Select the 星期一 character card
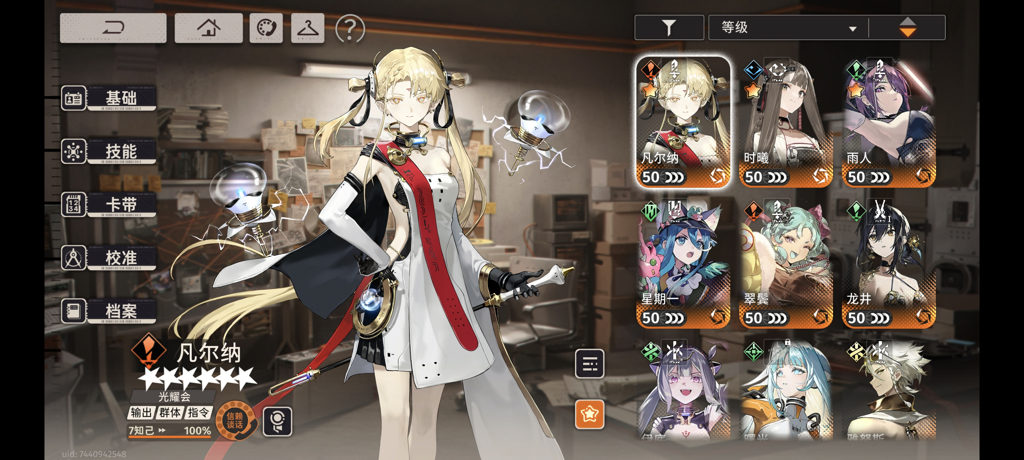 point(683,263)
